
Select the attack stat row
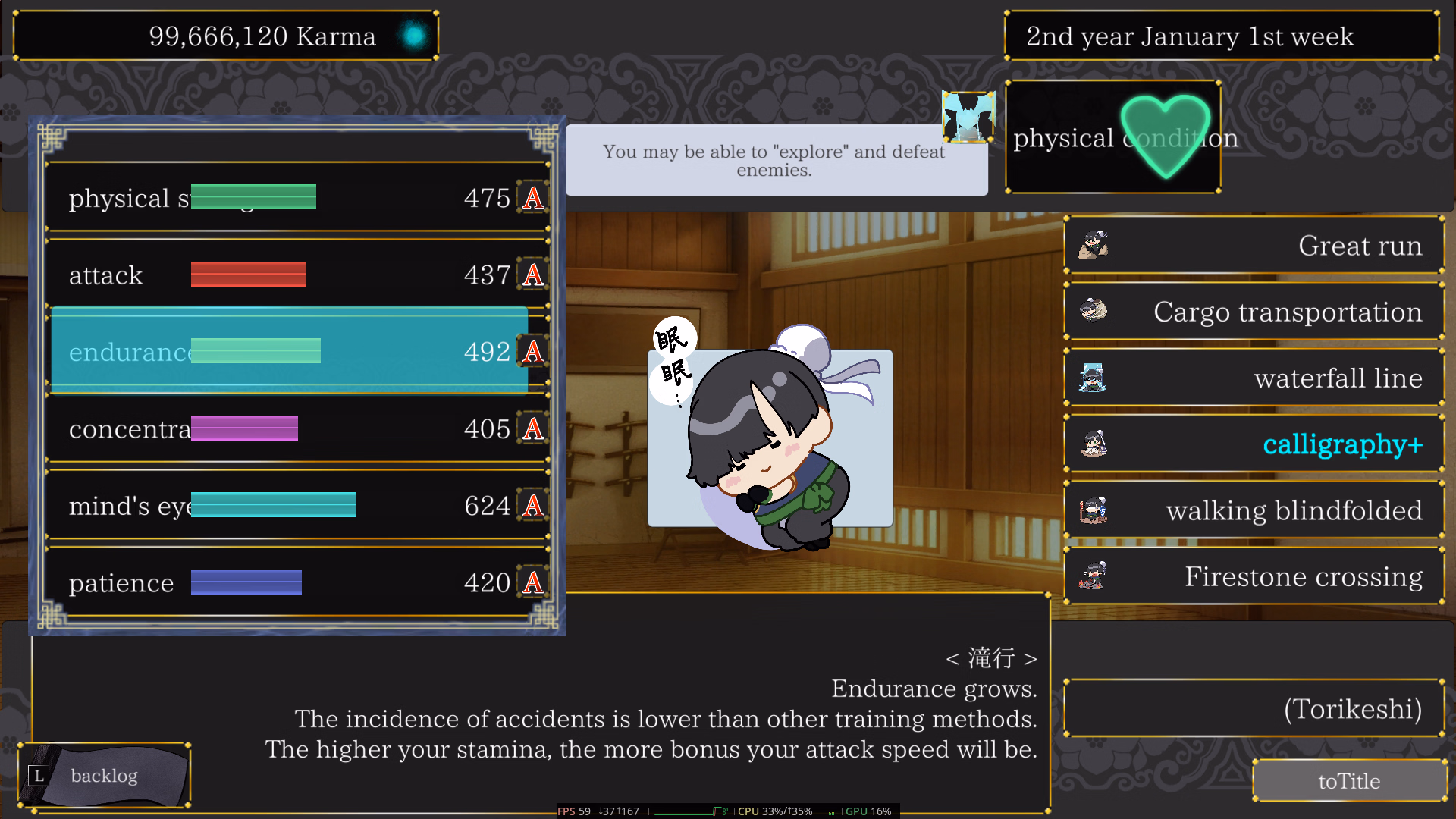[296, 275]
